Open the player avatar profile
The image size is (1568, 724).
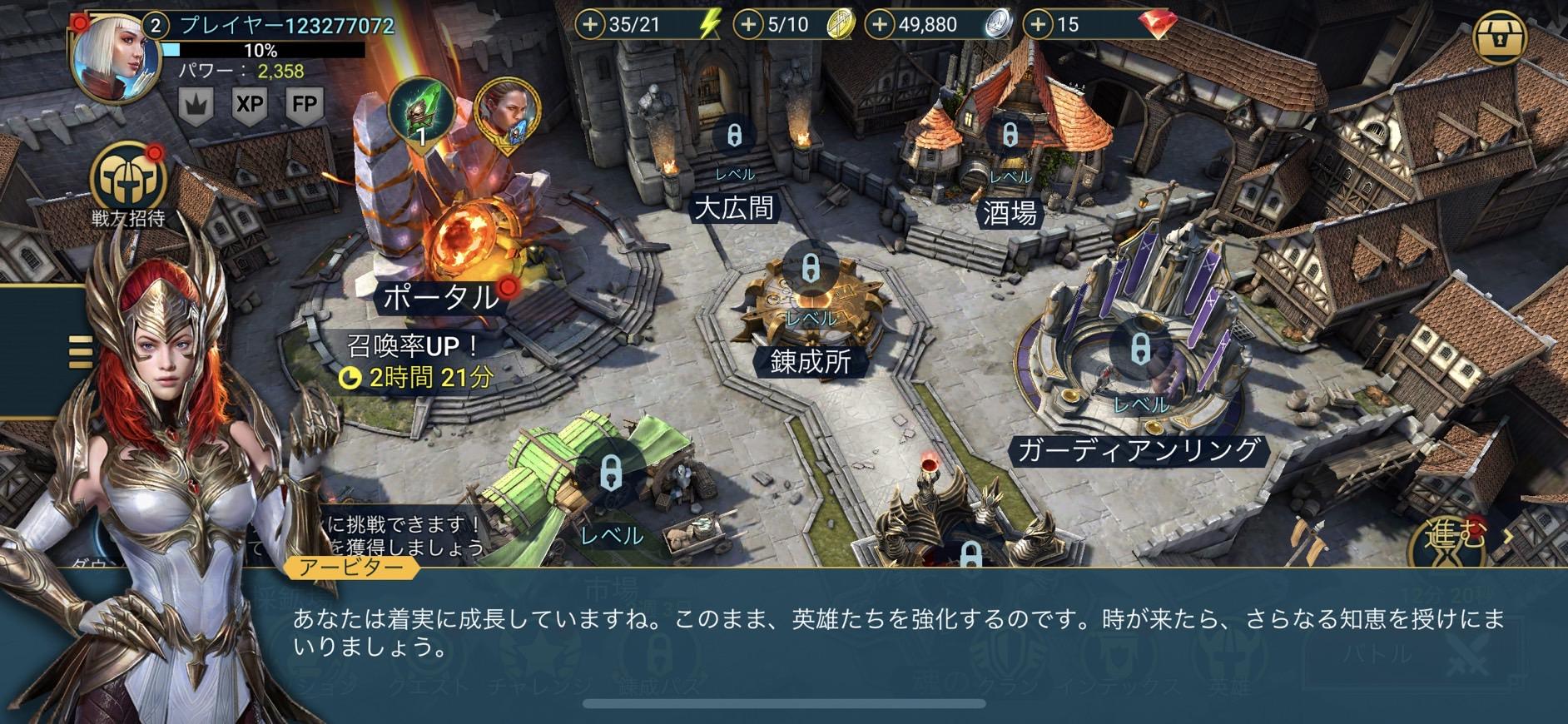tap(114, 60)
